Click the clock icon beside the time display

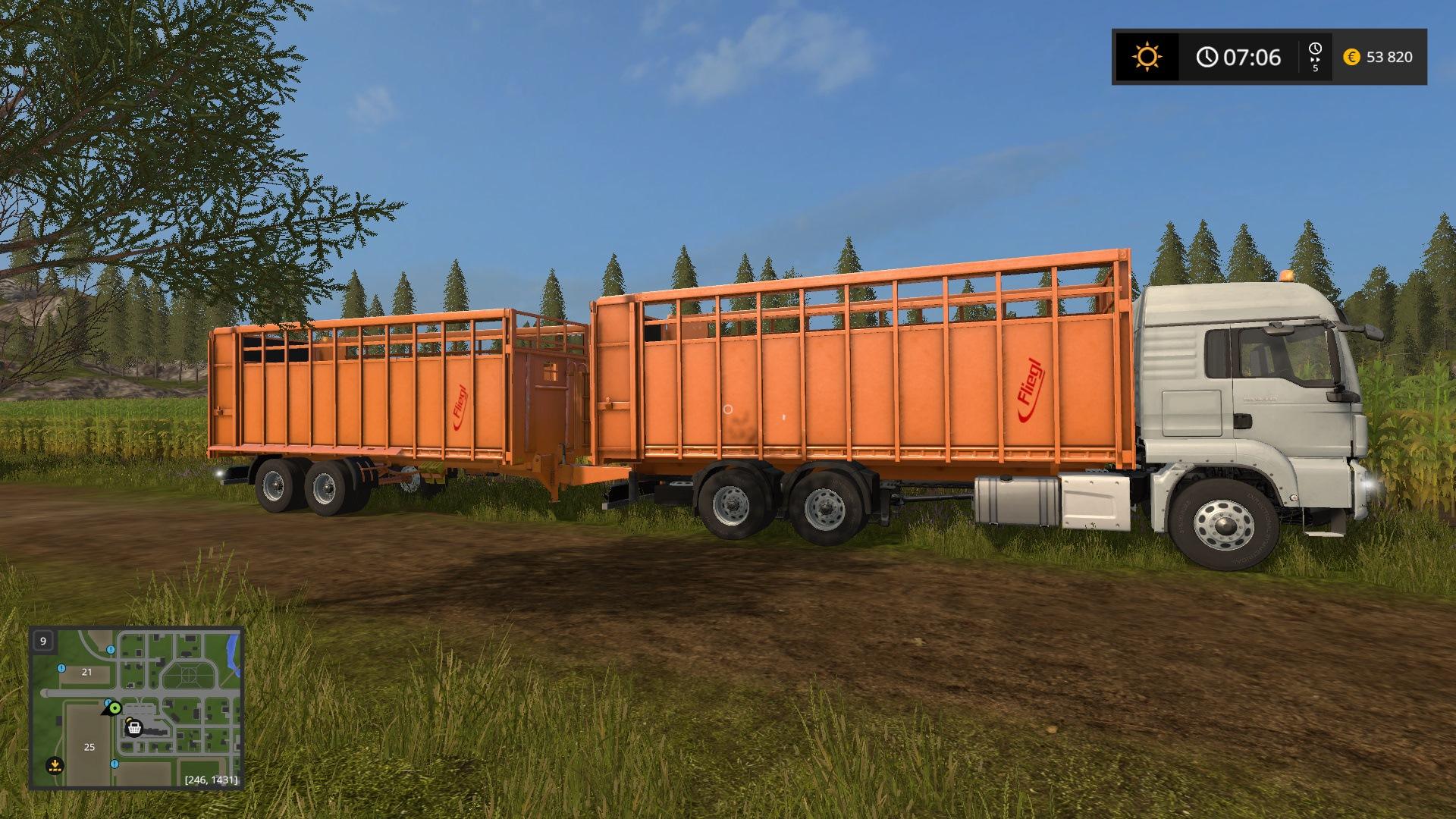pos(1209,56)
